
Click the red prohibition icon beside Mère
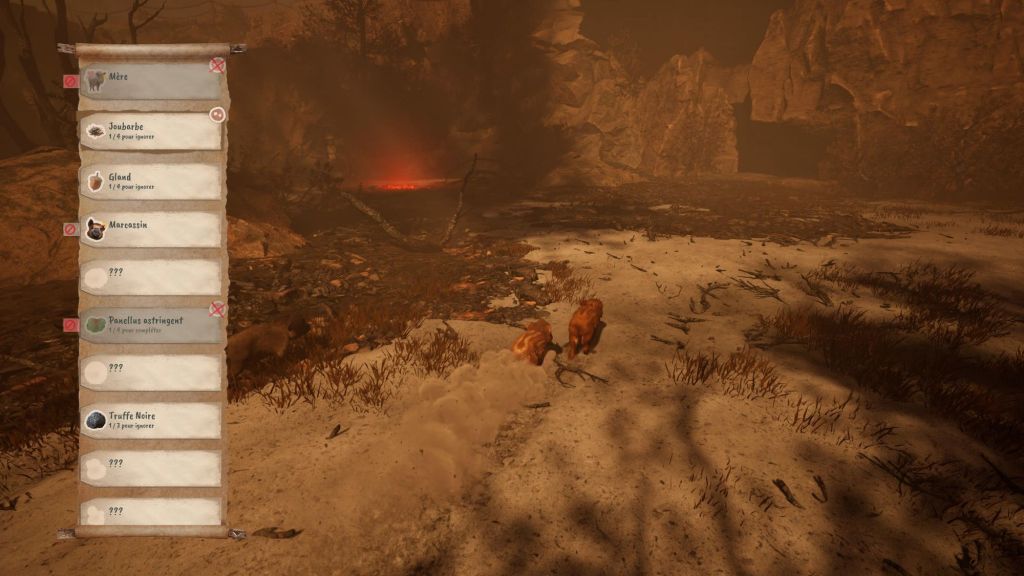tap(70, 81)
